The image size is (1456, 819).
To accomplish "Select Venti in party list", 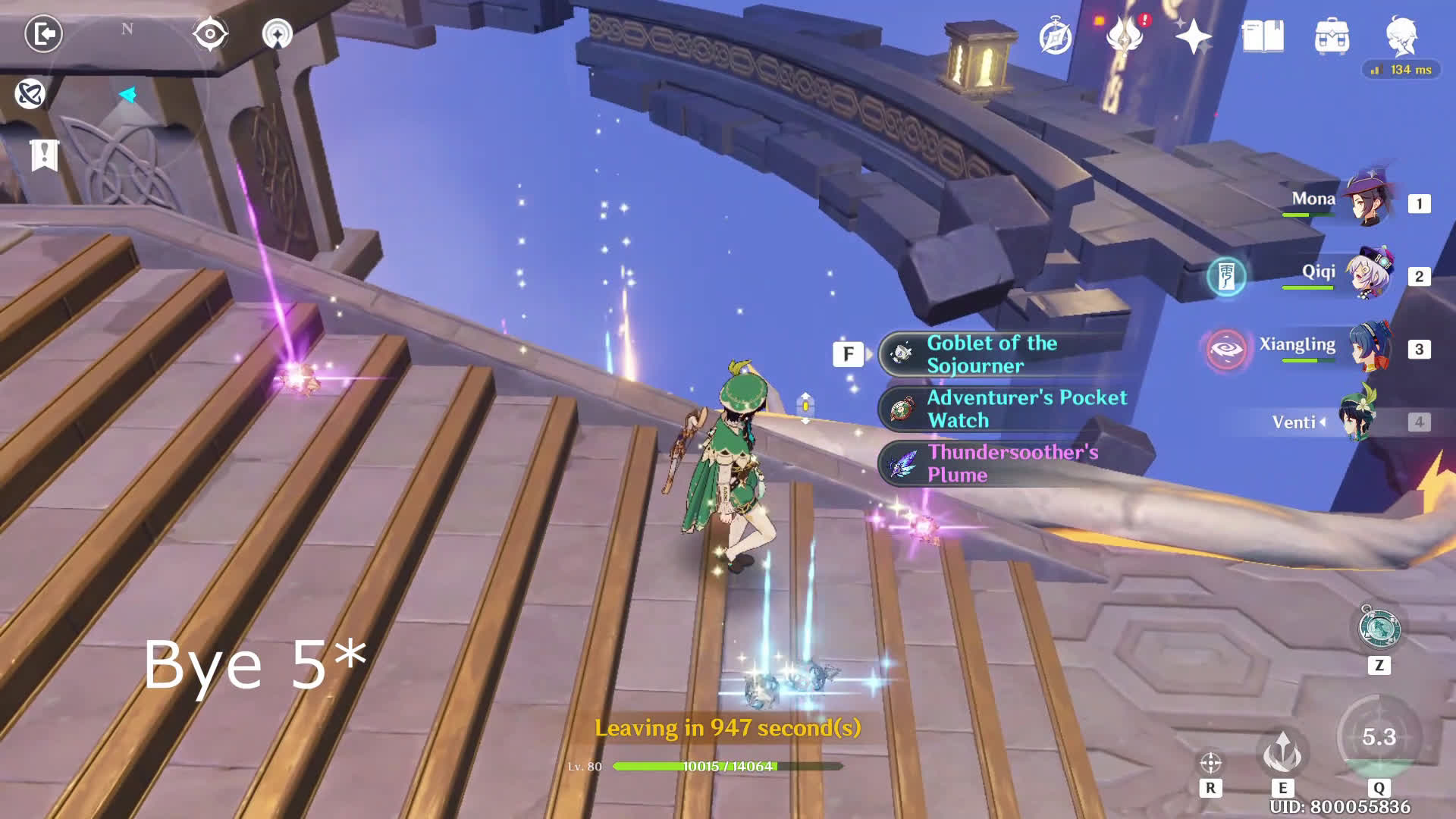I will [1354, 421].
